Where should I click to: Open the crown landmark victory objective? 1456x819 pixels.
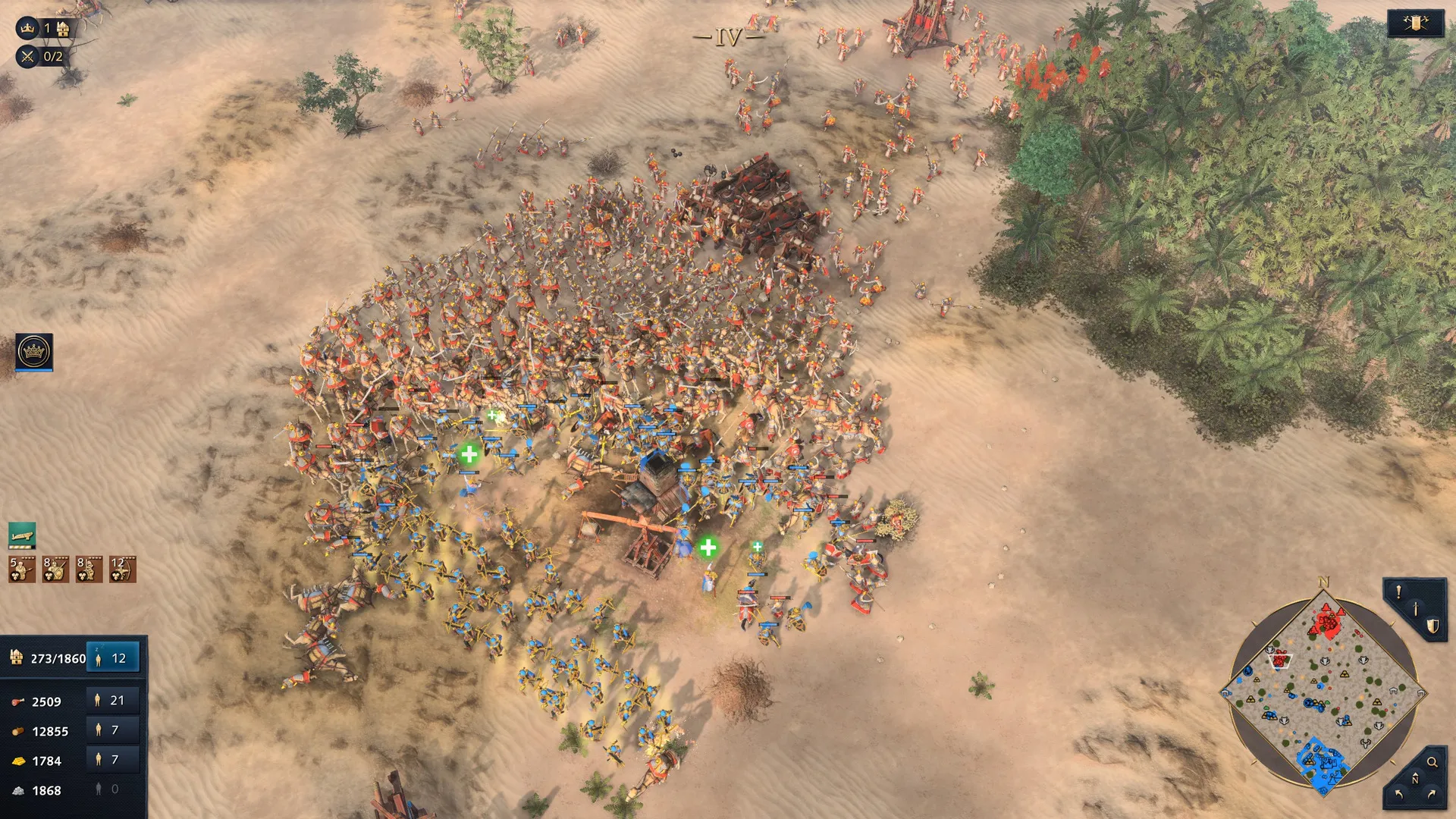28,29
